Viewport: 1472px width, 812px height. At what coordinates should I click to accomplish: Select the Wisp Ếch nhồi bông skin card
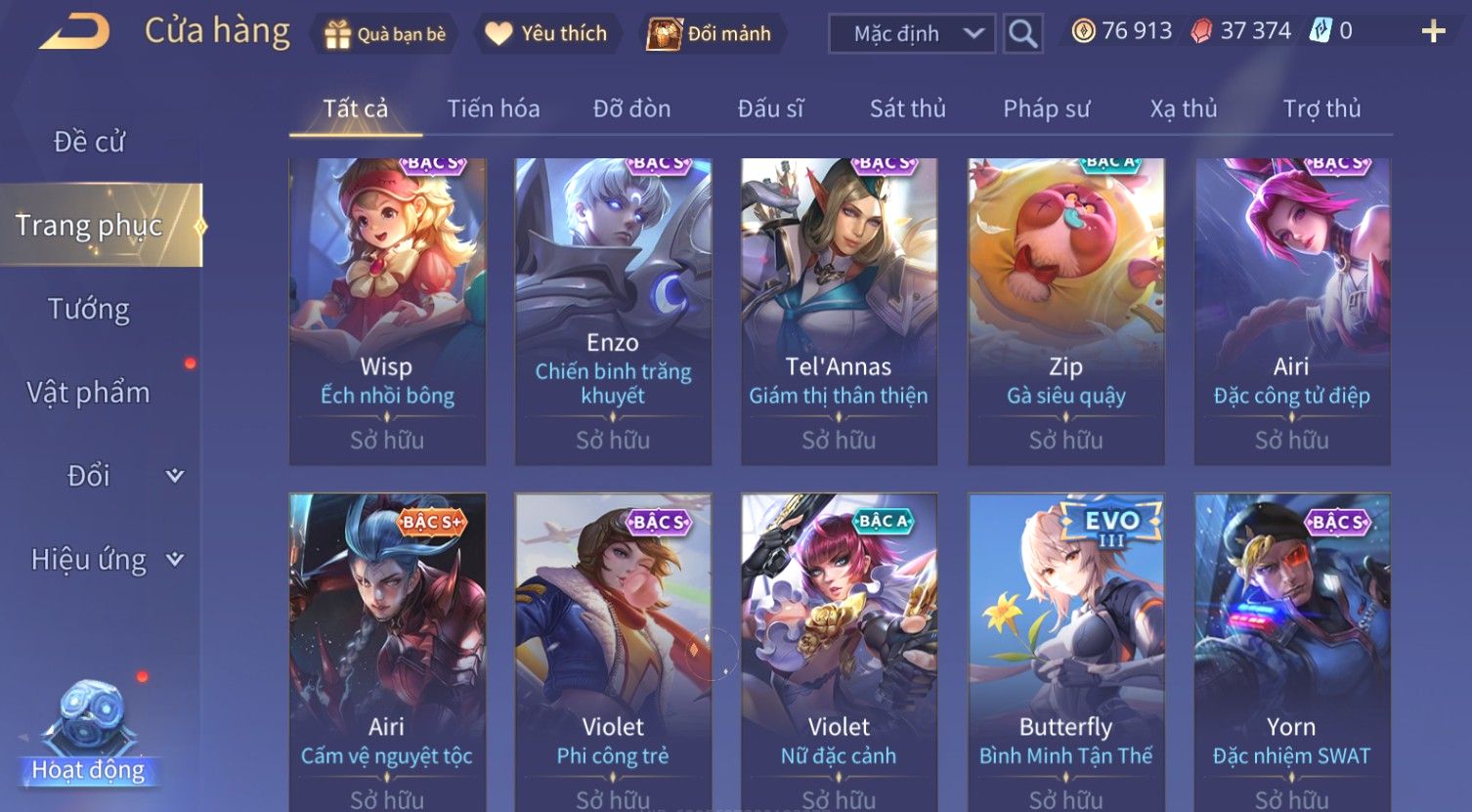click(387, 311)
